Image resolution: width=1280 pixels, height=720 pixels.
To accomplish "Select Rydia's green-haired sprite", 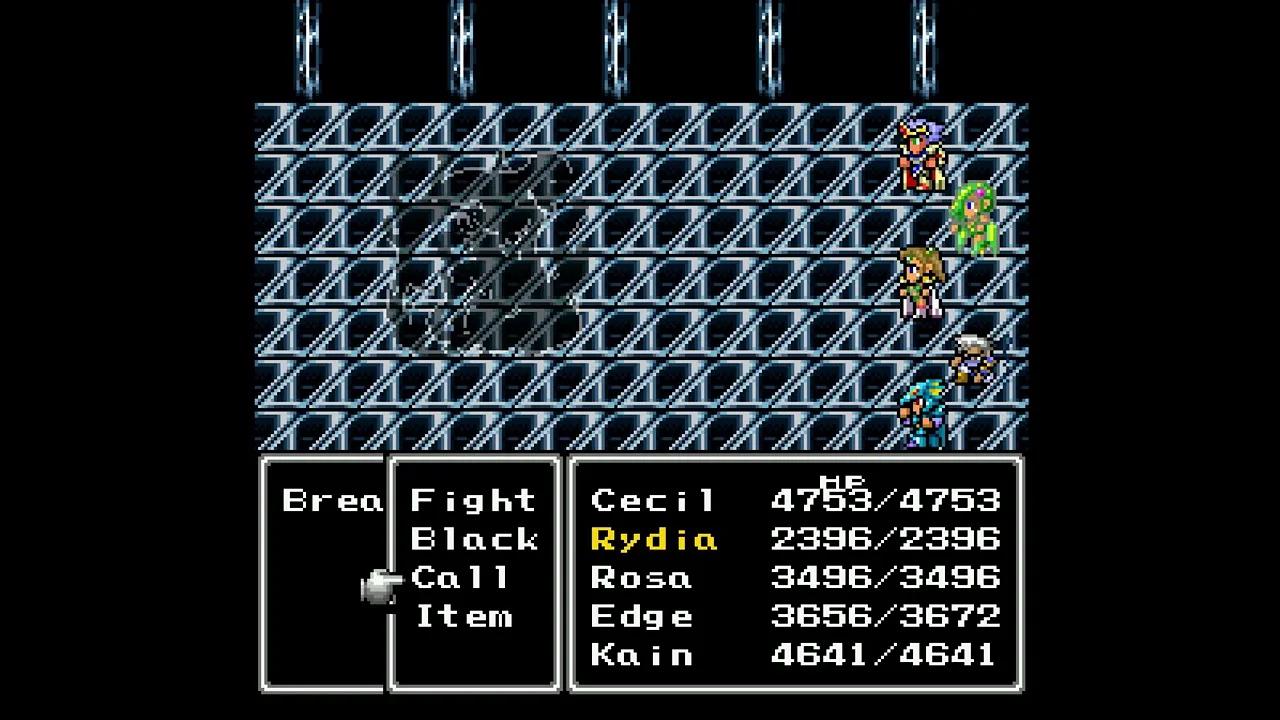I will 975,220.
